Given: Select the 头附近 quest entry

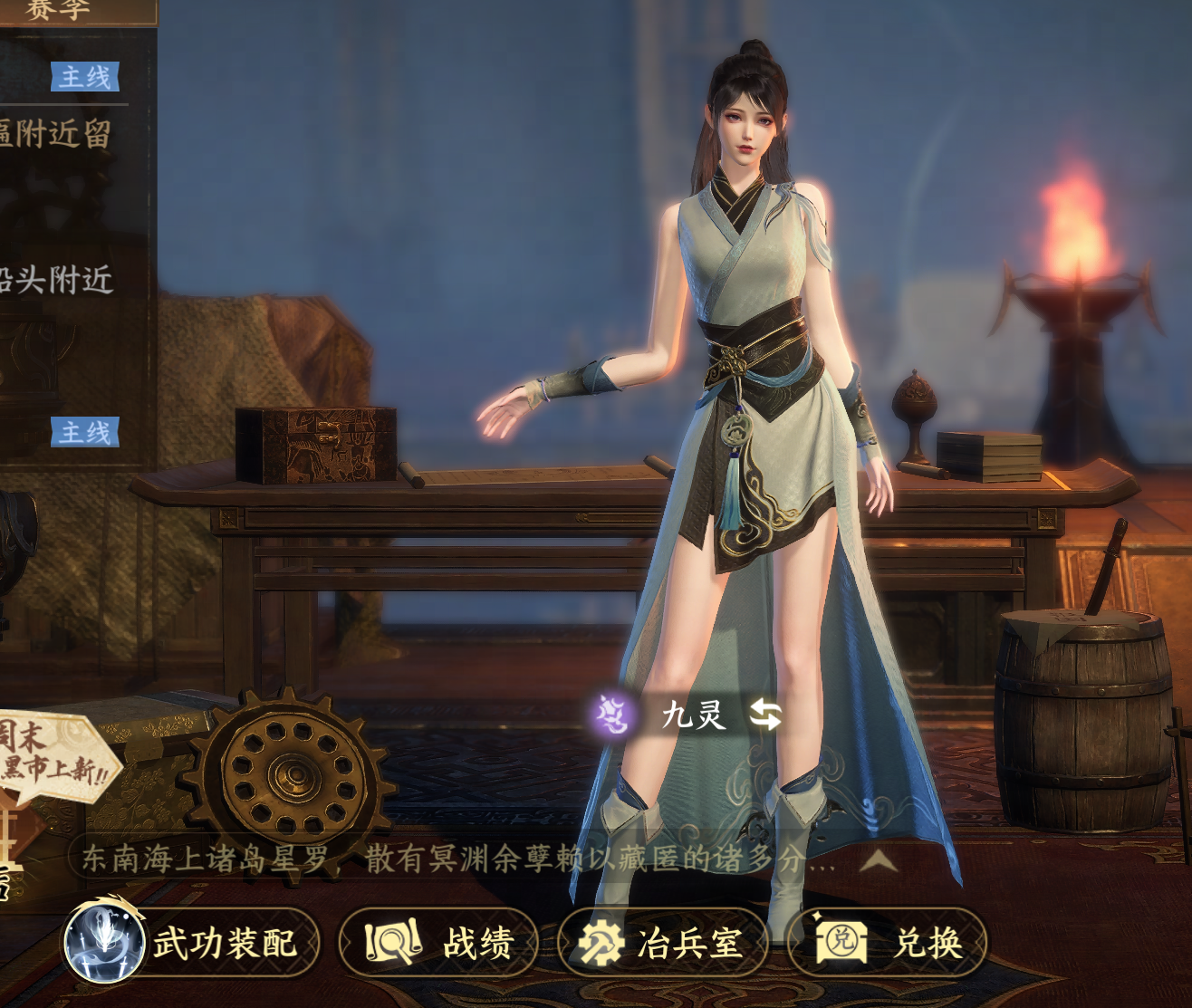Looking at the screenshot, I should [x=56, y=280].
